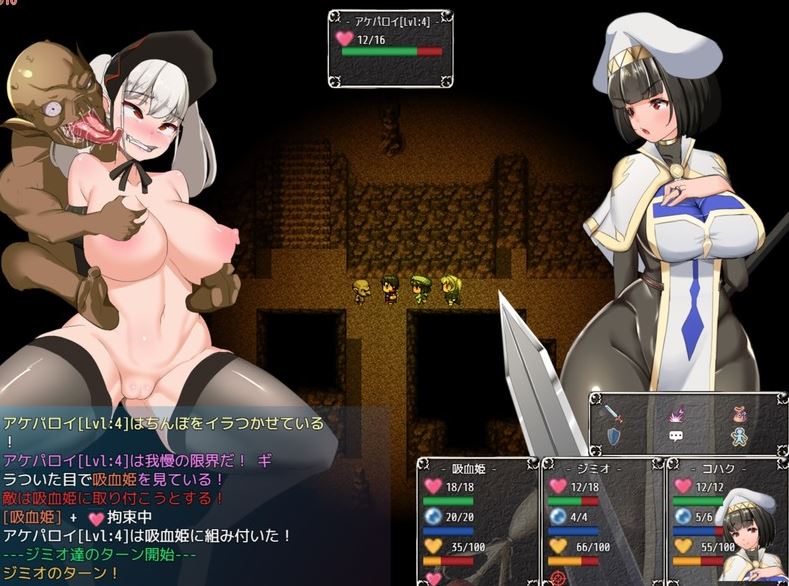
Task: Activate the pink magic burst skill command
Action: coord(675,412)
